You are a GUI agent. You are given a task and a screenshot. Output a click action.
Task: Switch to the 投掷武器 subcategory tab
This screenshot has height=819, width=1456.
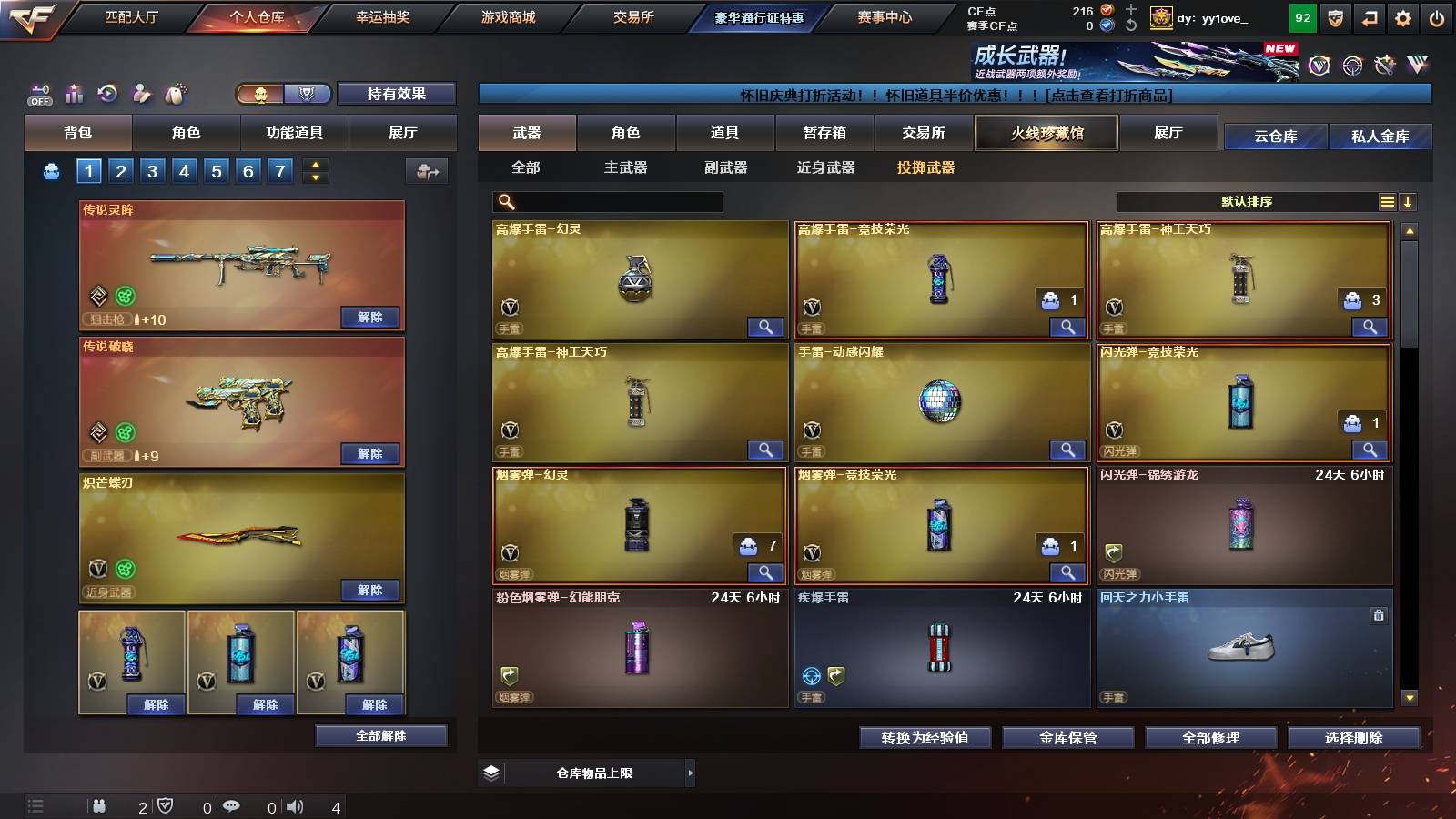(x=927, y=167)
